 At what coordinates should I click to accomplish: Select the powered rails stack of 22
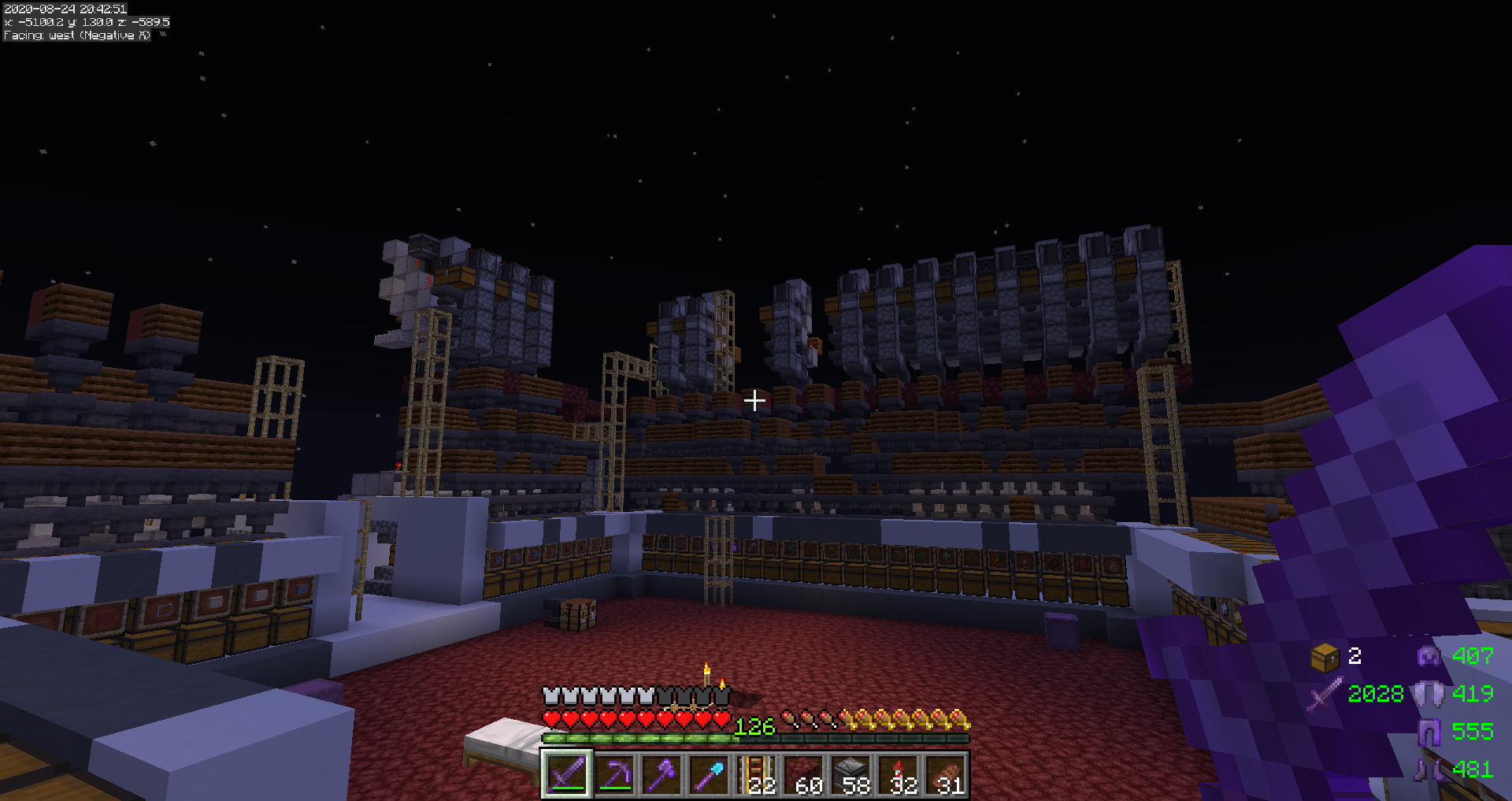757,774
